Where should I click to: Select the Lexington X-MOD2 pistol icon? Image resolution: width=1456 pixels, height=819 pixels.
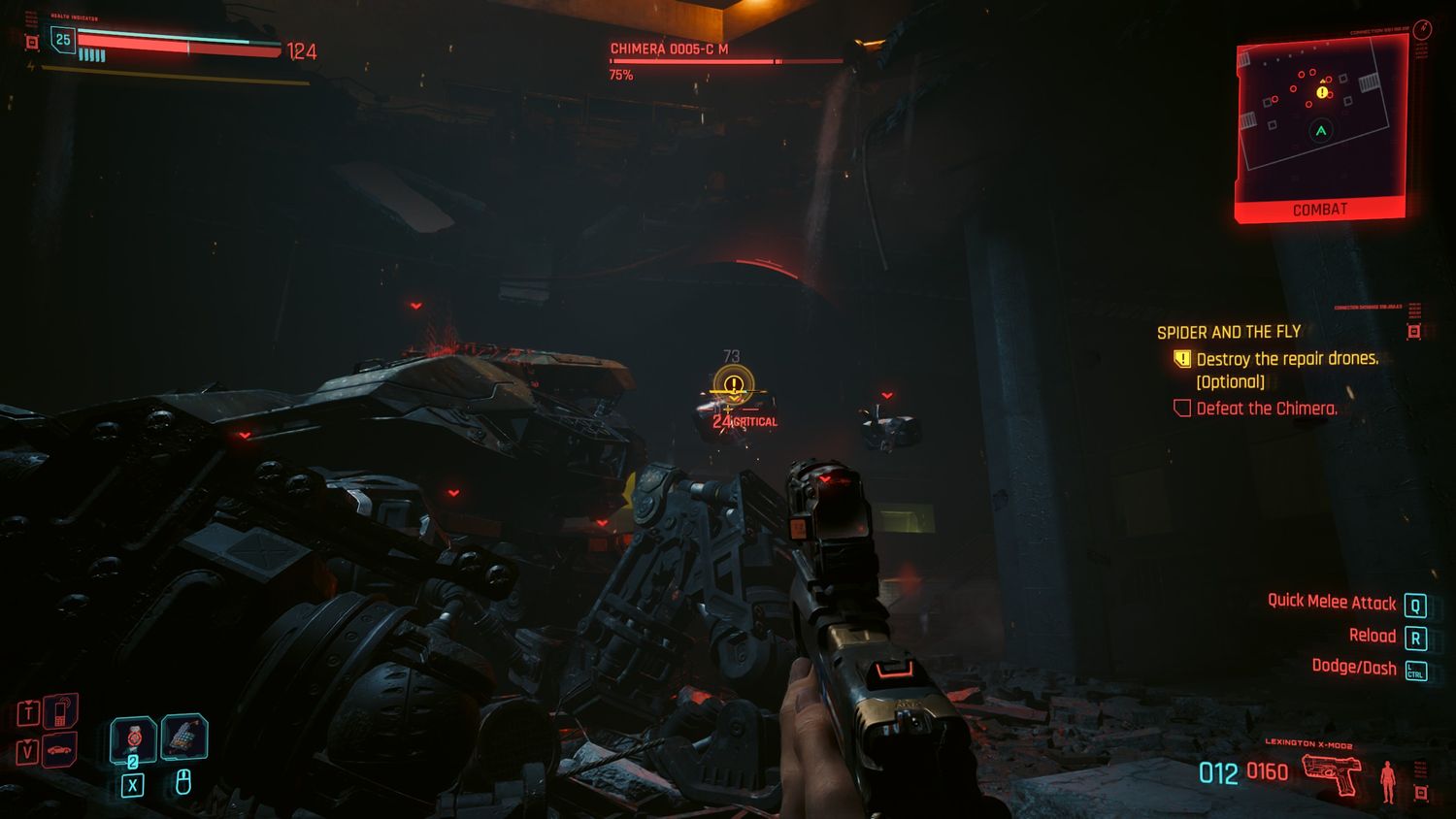[1330, 773]
